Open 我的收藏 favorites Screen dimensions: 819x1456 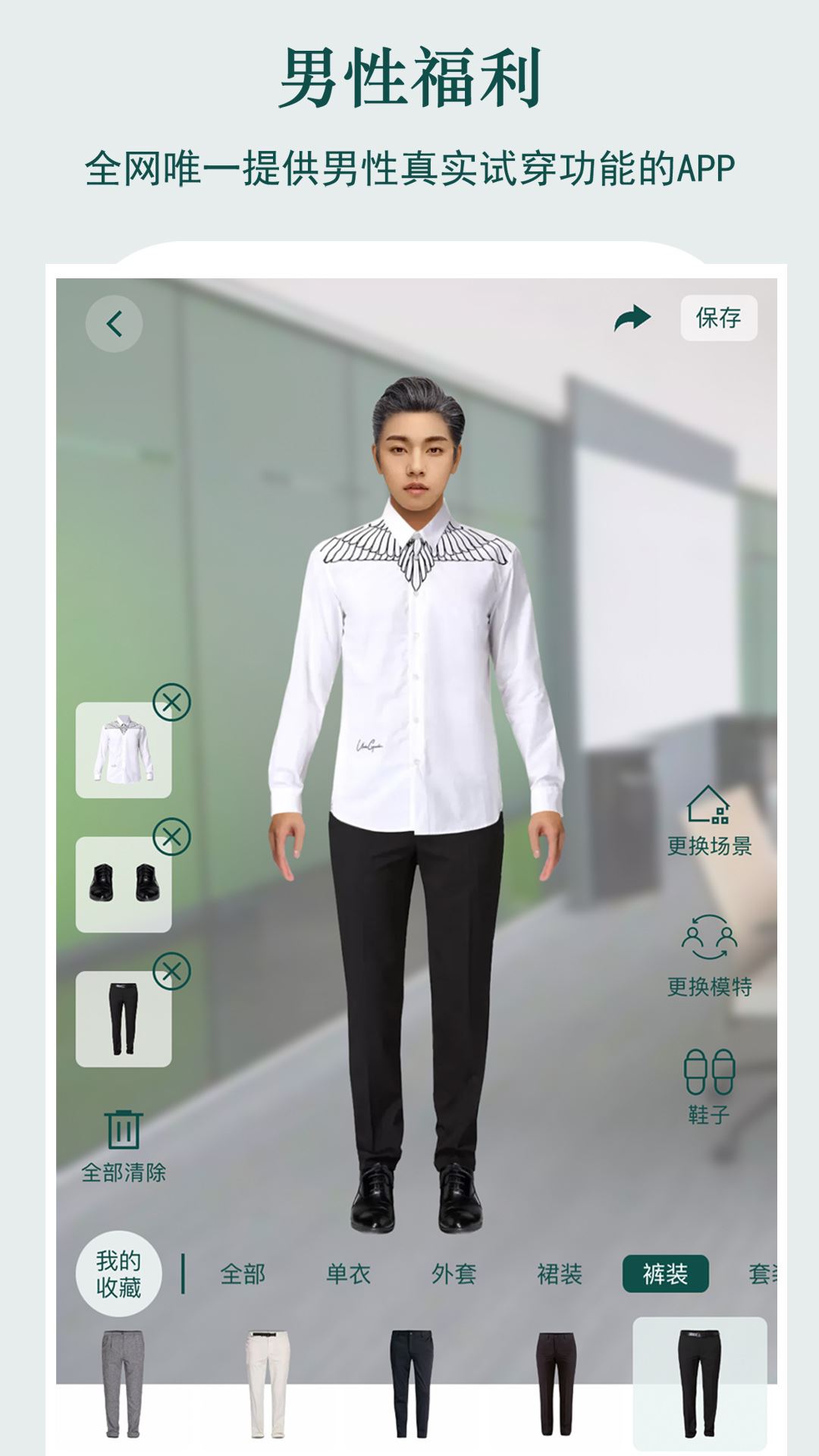click(x=118, y=1274)
